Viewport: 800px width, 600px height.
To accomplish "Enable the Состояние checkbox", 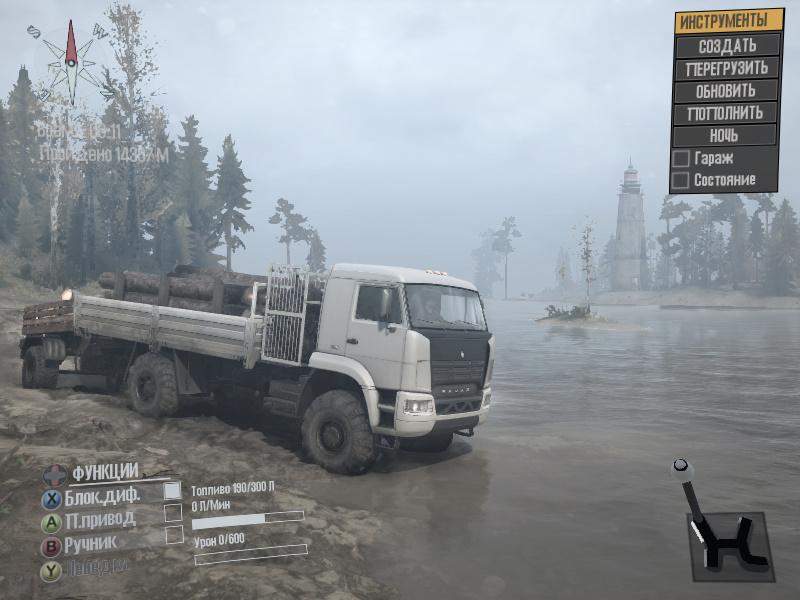I will pyautogui.click(x=680, y=180).
